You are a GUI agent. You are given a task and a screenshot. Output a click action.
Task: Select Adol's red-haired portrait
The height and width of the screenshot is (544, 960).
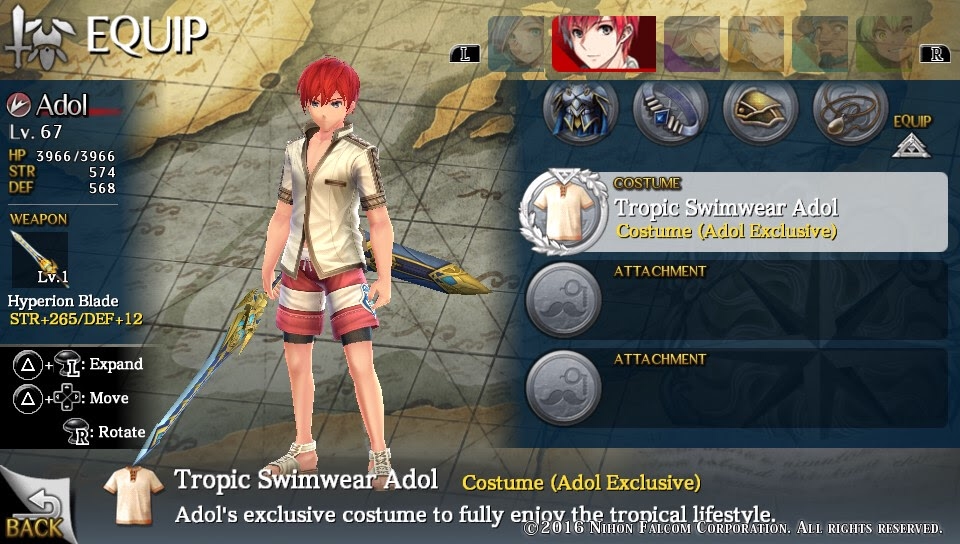(x=604, y=44)
